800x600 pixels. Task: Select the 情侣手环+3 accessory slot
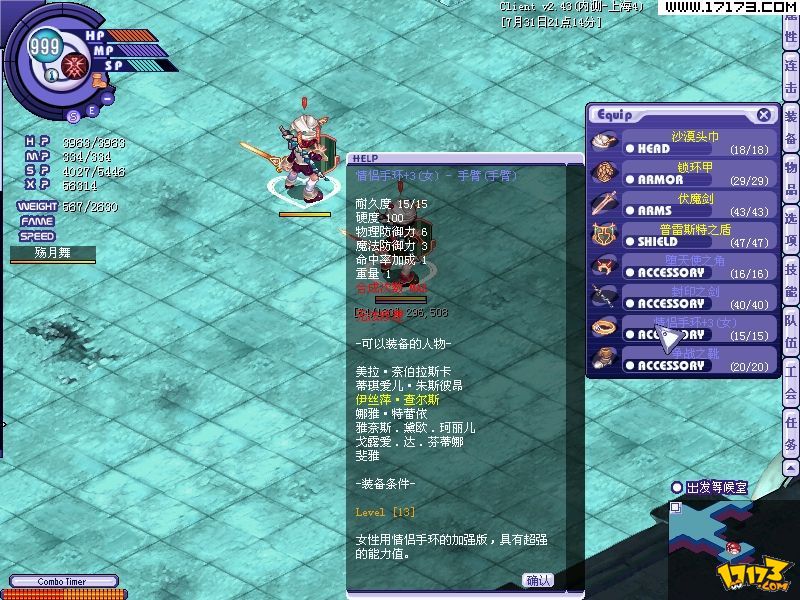(680, 328)
